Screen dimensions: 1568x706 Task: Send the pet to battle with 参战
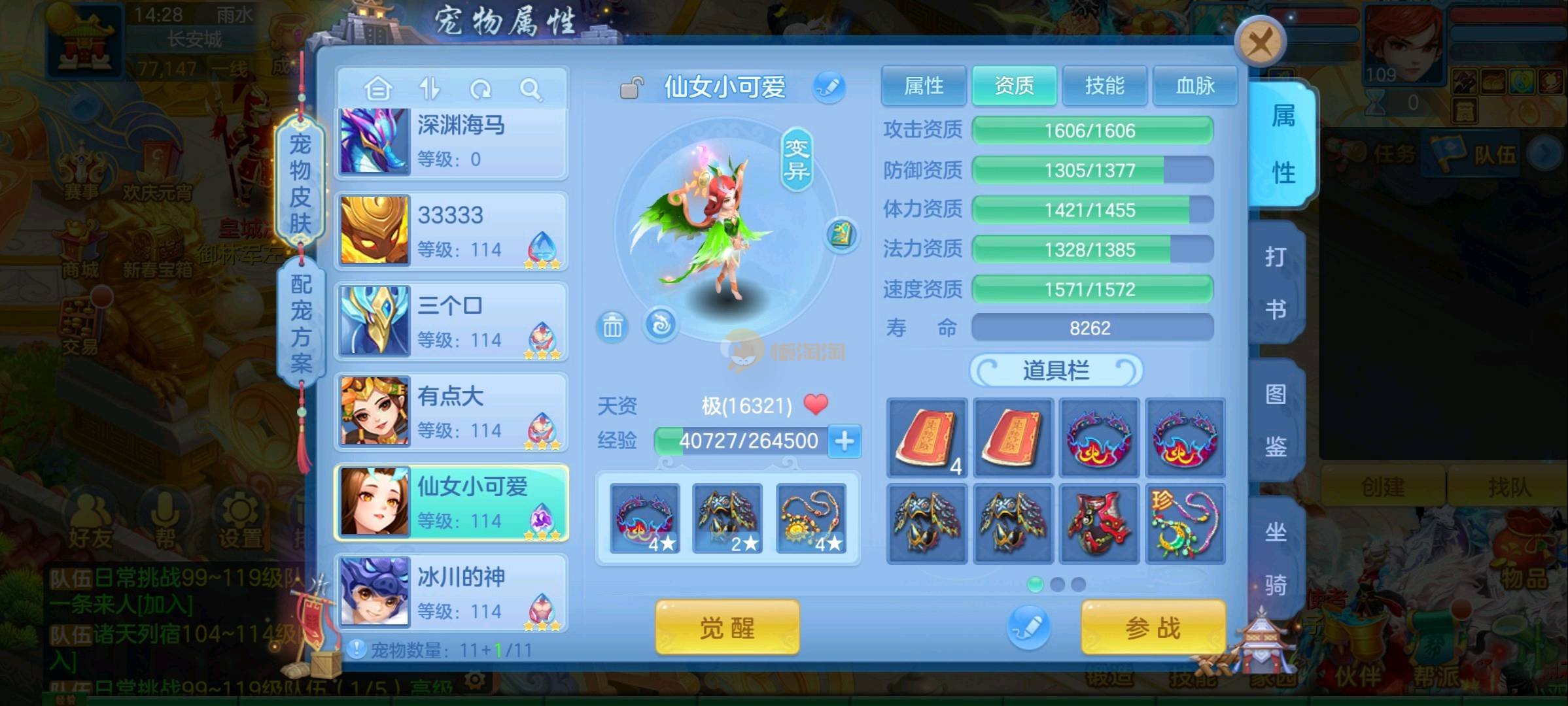[x=1153, y=628]
